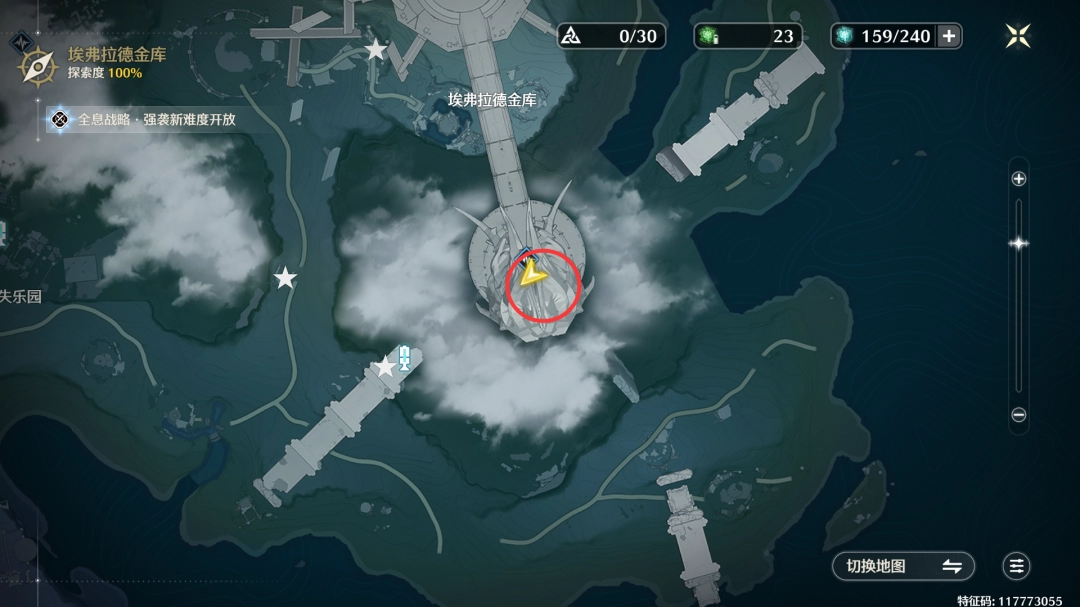
Task: Open the 全息战略·强袭新难度开放 event notice
Action: point(147,119)
